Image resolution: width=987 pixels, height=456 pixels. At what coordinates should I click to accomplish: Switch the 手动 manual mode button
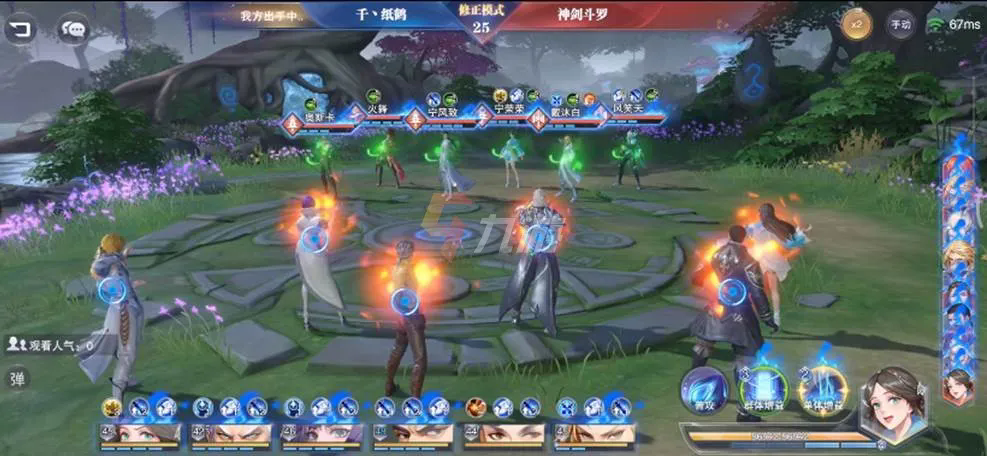899,24
